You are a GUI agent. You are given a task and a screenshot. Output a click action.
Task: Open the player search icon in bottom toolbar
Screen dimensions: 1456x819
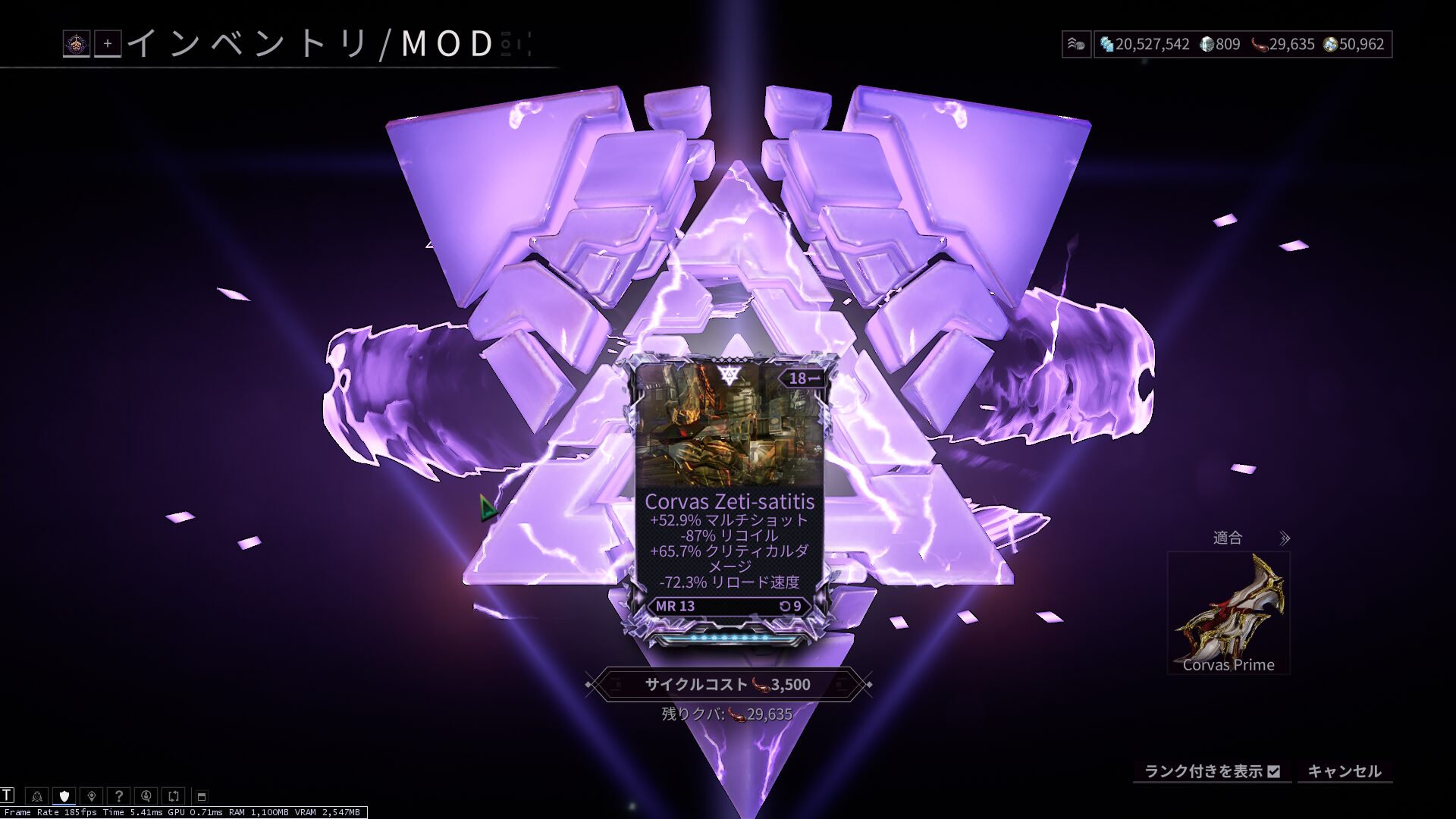pos(146,796)
